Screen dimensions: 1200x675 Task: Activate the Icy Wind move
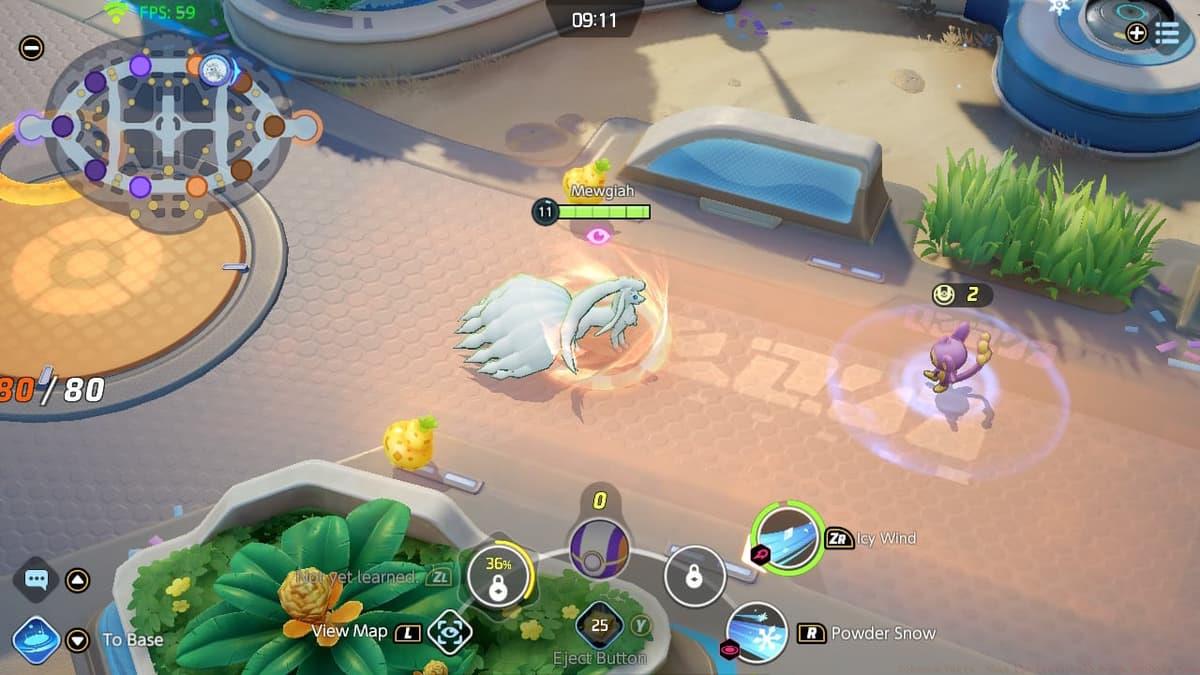(788, 538)
